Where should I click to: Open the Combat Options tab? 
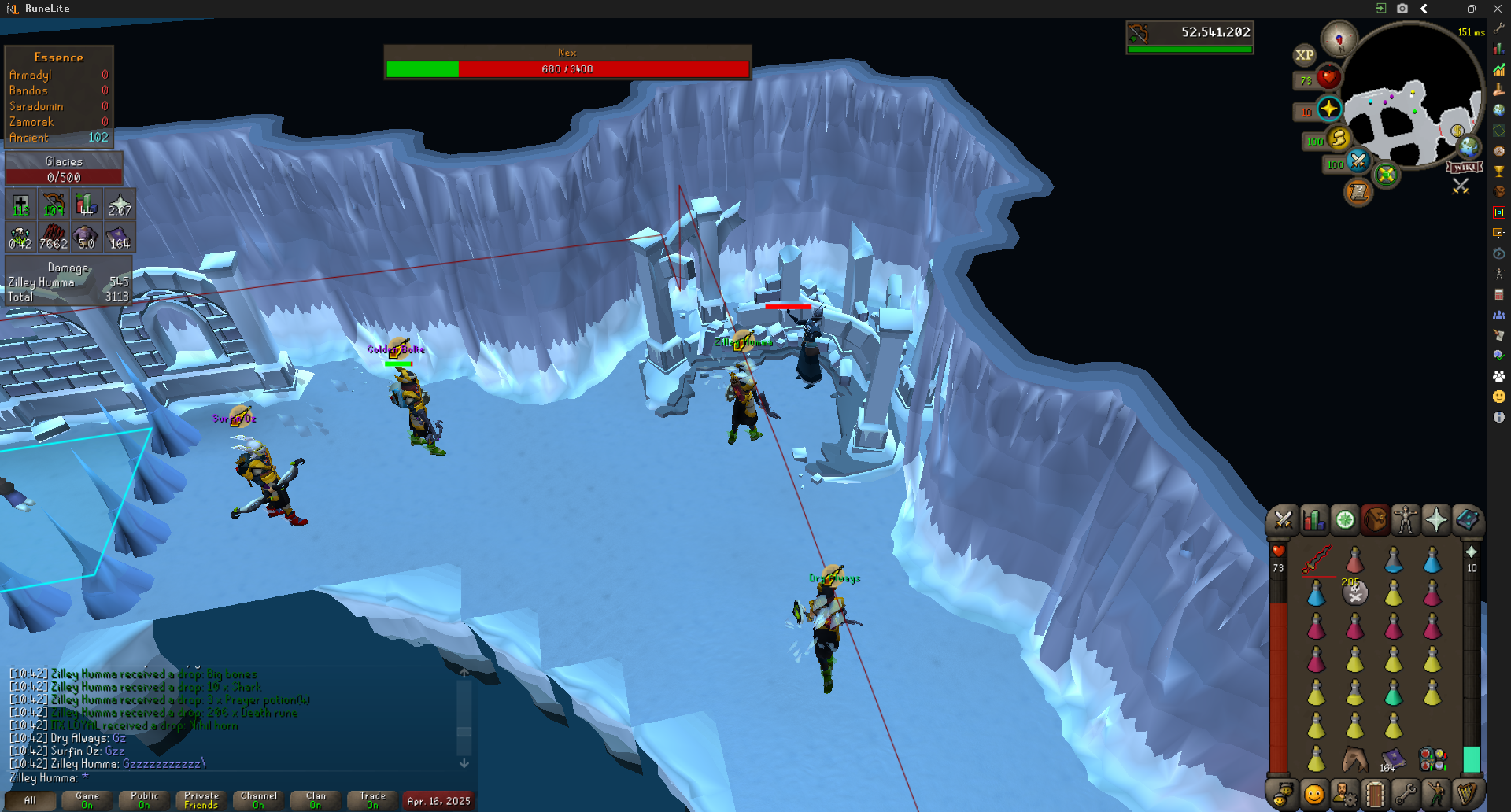[1283, 520]
